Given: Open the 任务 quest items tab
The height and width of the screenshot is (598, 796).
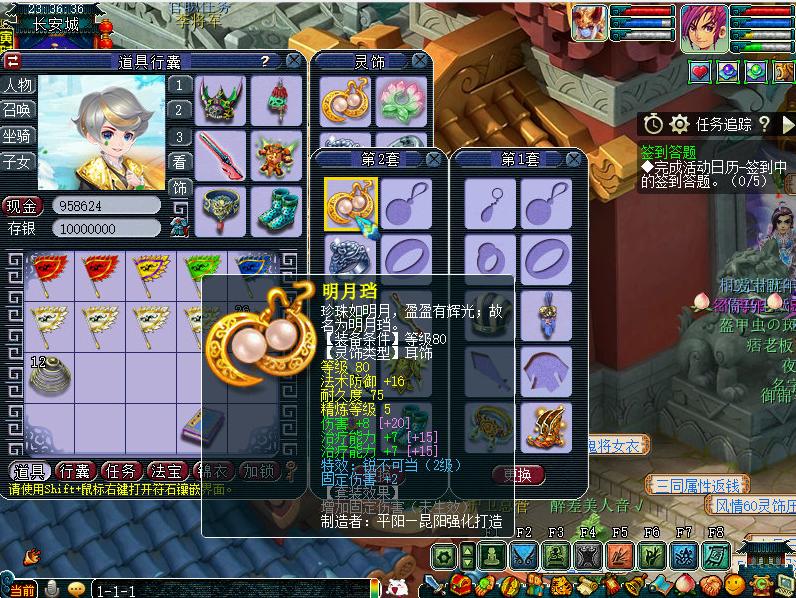Looking at the screenshot, I should point(121,471).
